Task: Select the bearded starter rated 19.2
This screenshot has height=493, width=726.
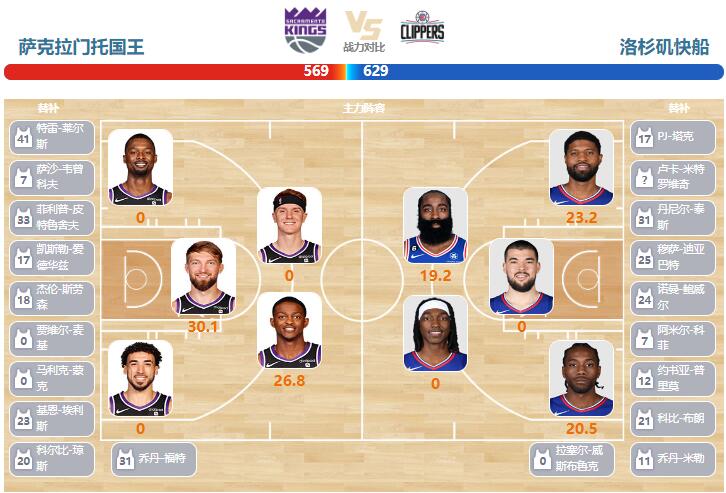Action: point(435,226)
